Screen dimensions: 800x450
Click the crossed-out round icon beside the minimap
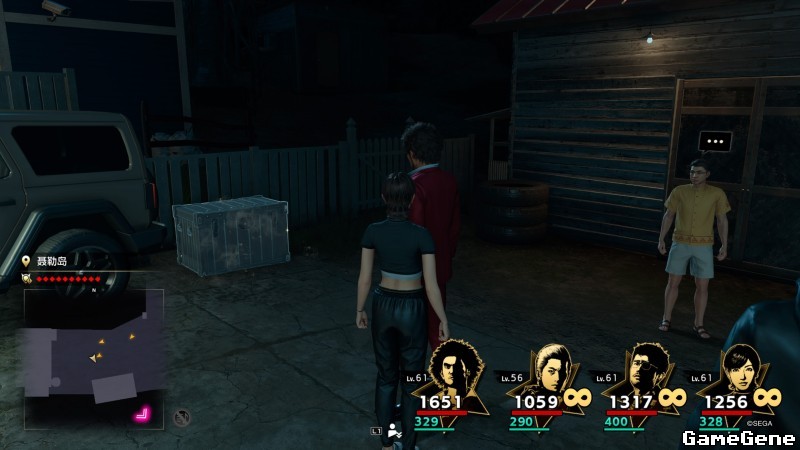tap(181, 417)
